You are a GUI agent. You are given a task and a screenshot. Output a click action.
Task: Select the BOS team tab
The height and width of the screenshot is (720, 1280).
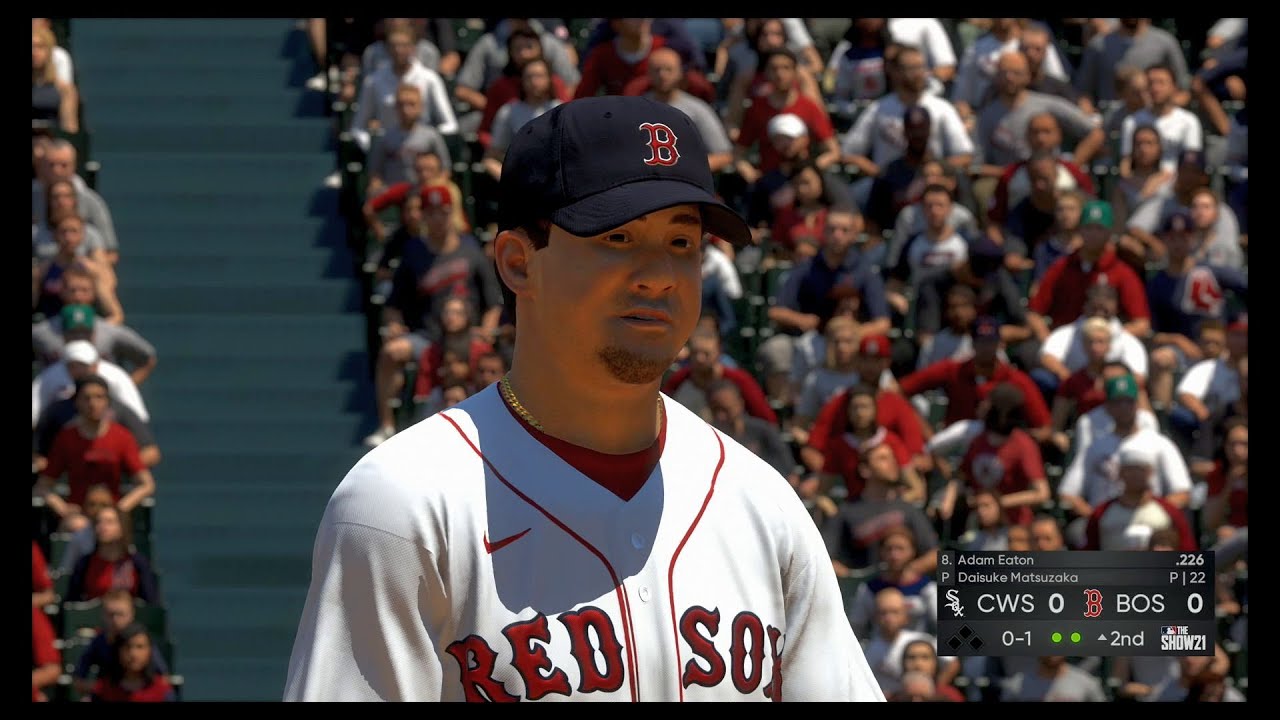coord(1141,603)
